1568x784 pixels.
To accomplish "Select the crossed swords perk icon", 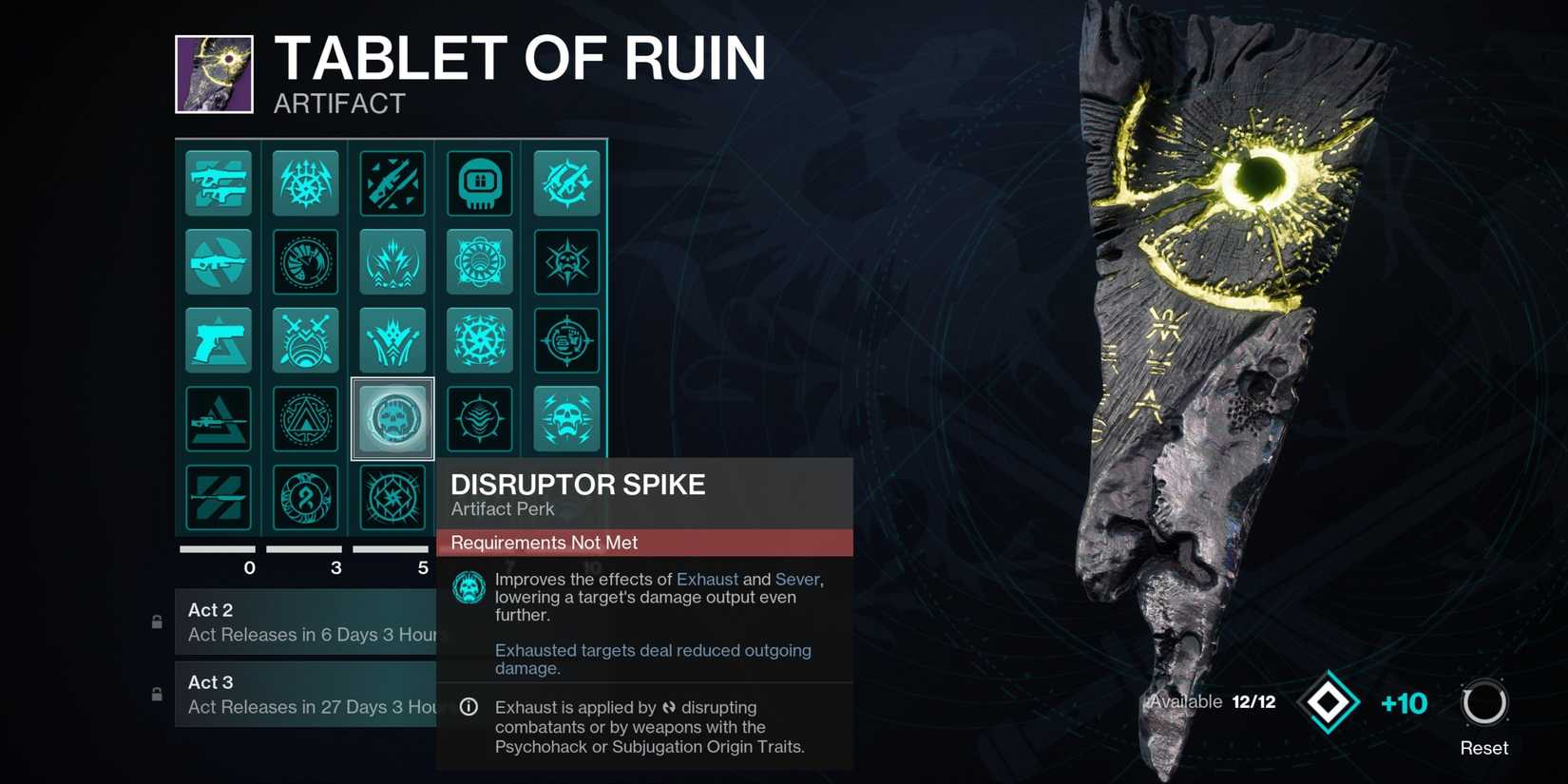I will coord(305,339).
